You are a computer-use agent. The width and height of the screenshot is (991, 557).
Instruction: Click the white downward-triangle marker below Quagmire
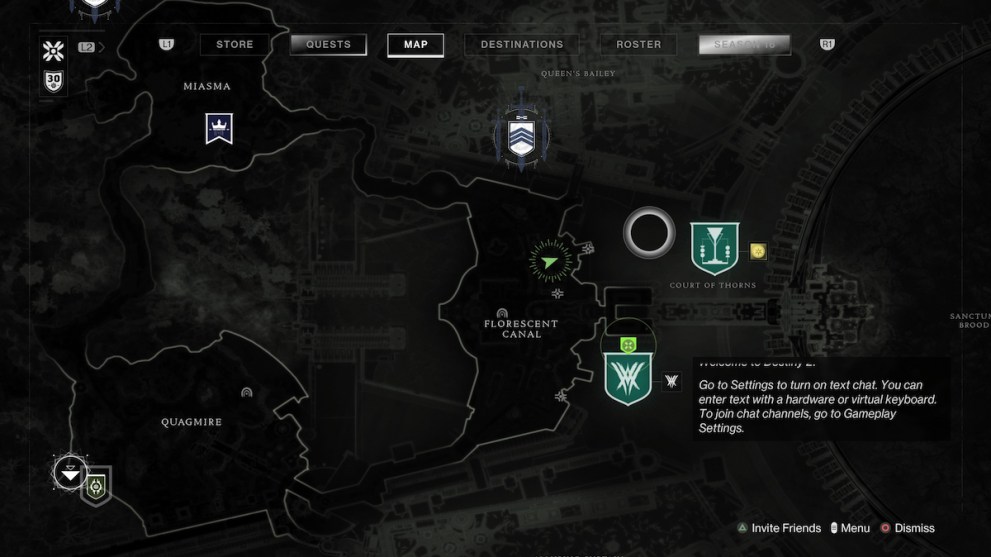pyautogui.click(x=69, y=473)
